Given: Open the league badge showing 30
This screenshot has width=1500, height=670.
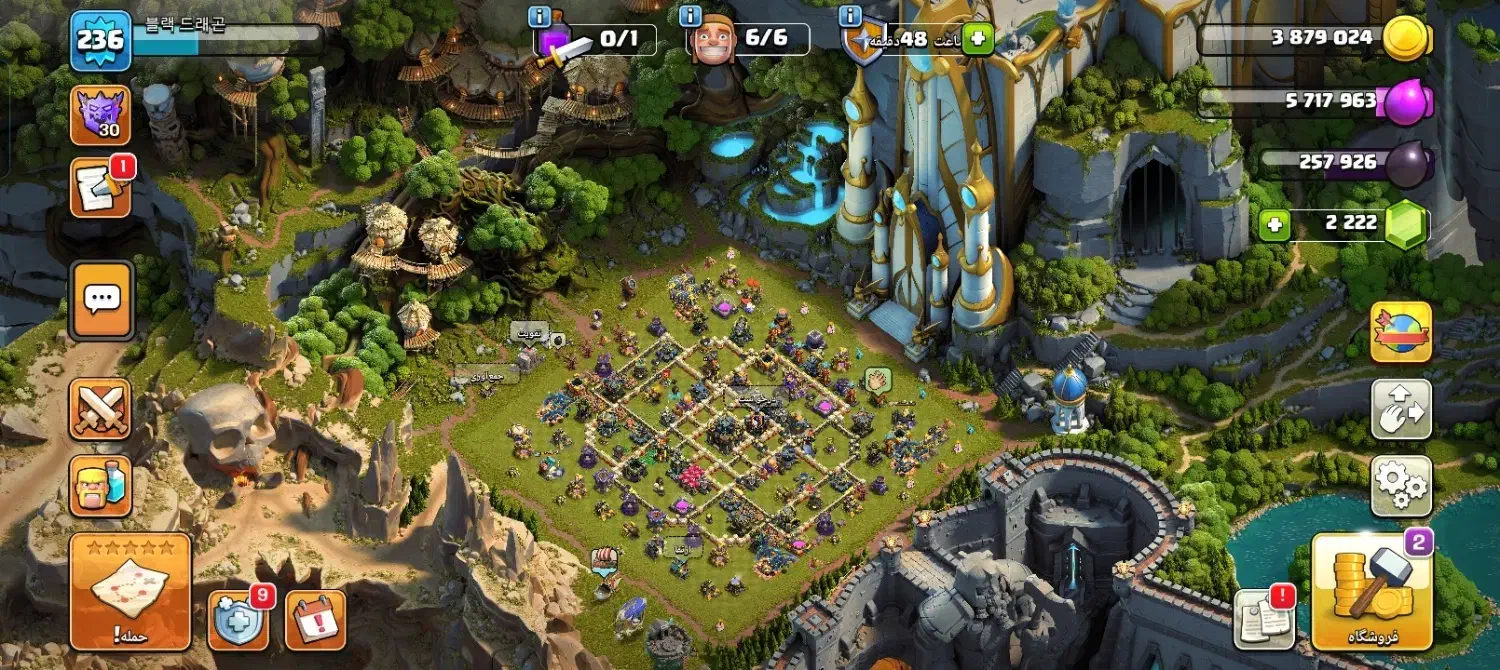Looking at the screenshot, I should 101,115.
